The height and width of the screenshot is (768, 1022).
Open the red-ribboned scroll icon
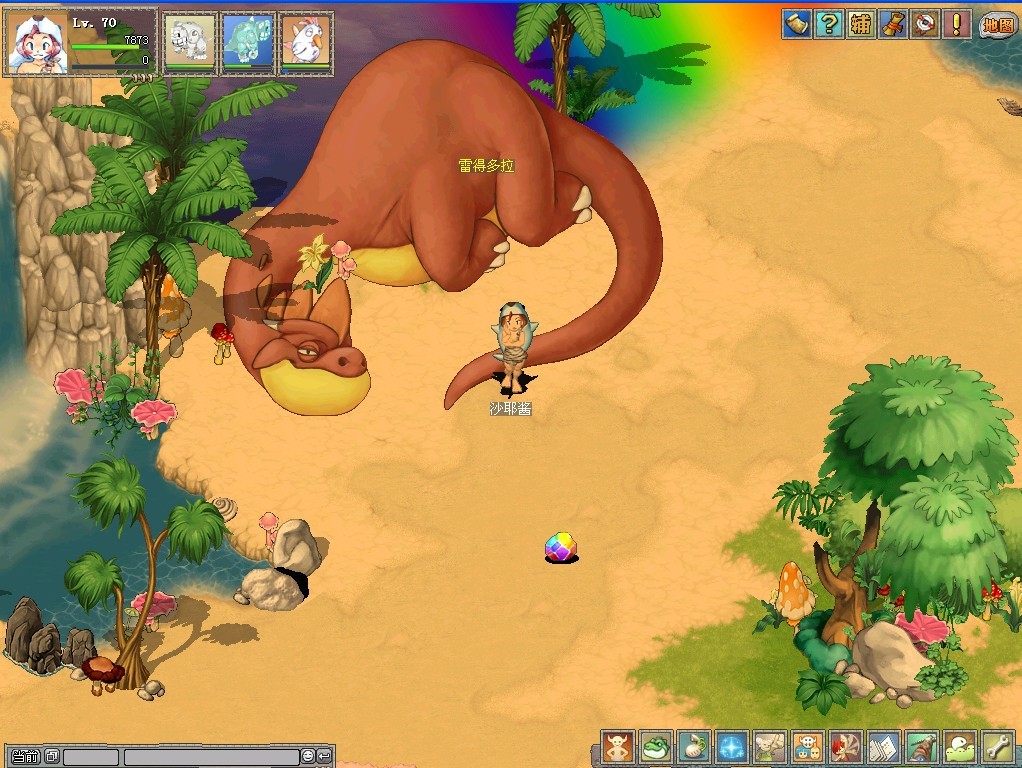892,24
